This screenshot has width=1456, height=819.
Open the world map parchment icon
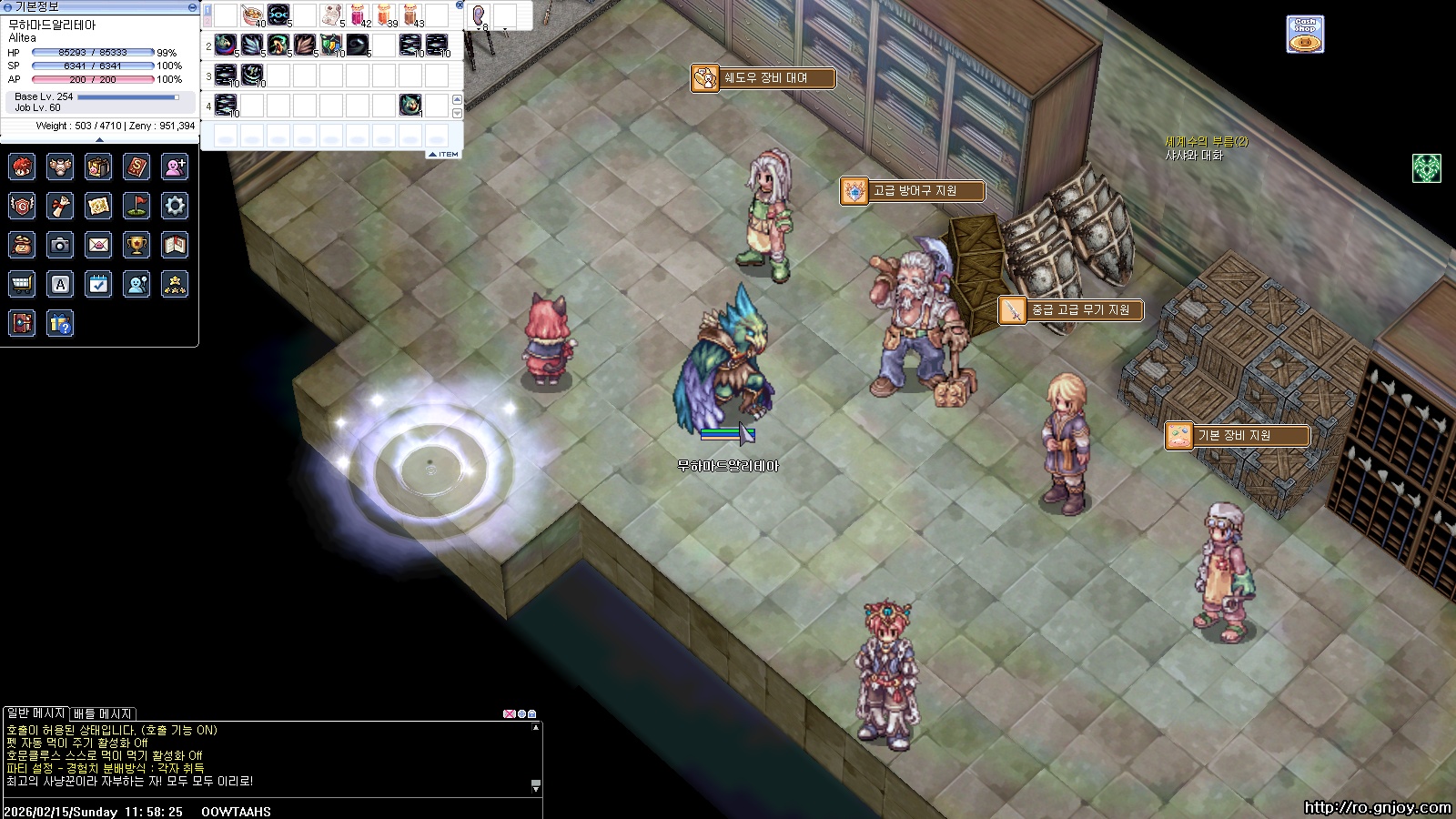[98, 206]
